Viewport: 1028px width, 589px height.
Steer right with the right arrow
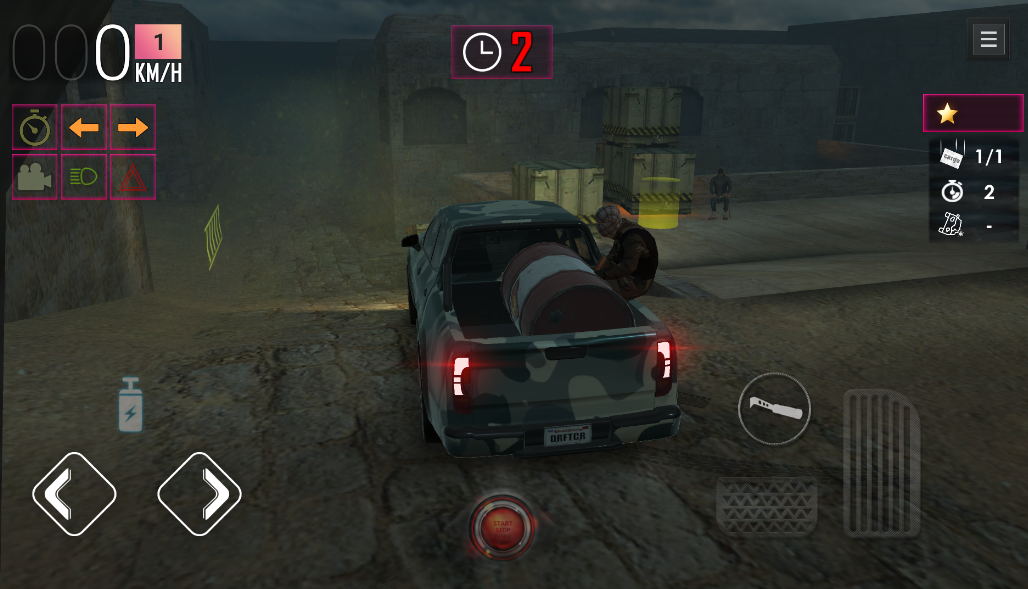point(200,493)
